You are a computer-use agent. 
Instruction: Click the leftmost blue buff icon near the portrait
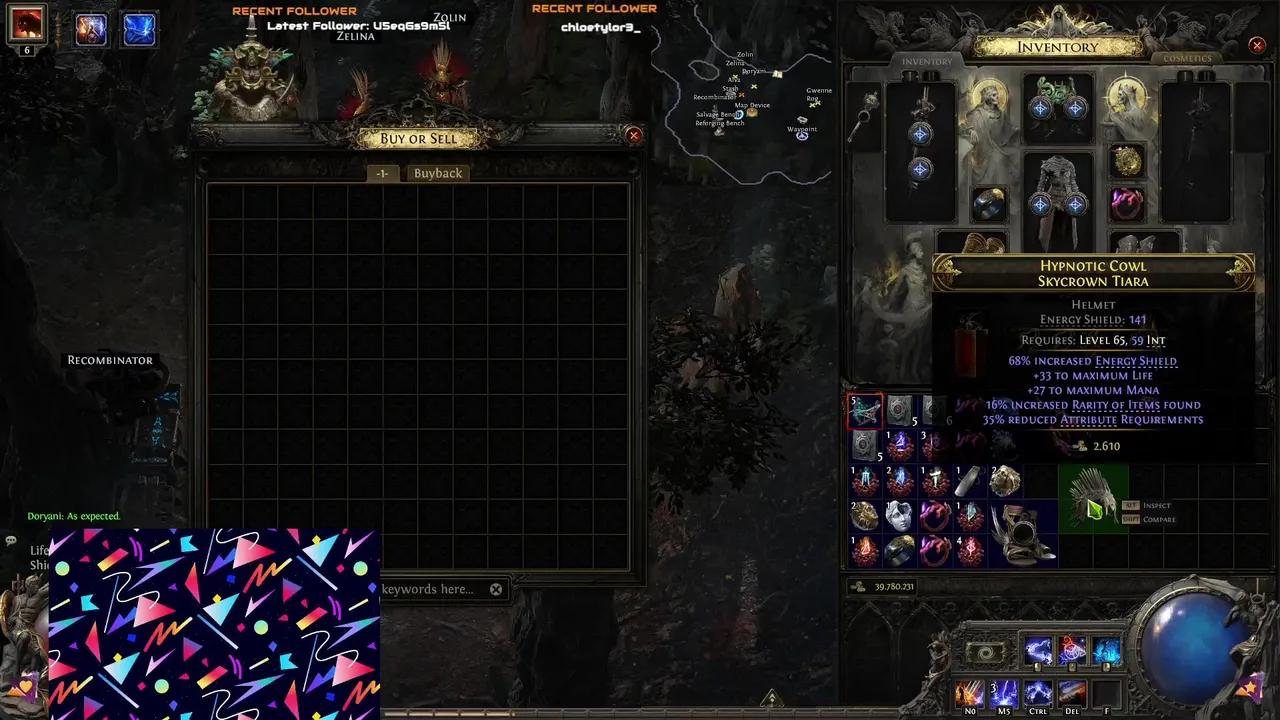pyautogui.click(x=90, y=29)
